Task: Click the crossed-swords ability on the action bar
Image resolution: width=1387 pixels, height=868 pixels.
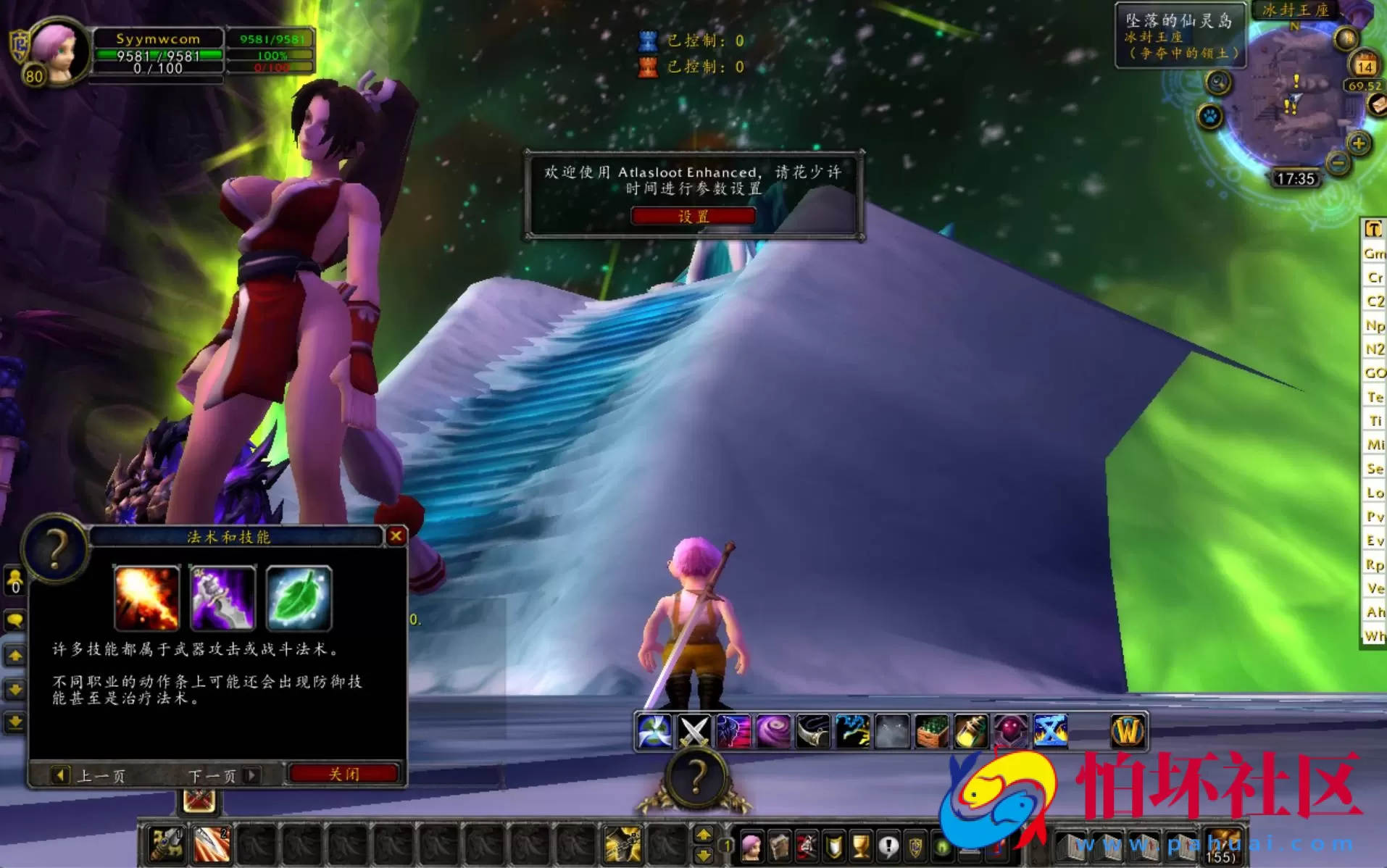Action: pos(693,730)
